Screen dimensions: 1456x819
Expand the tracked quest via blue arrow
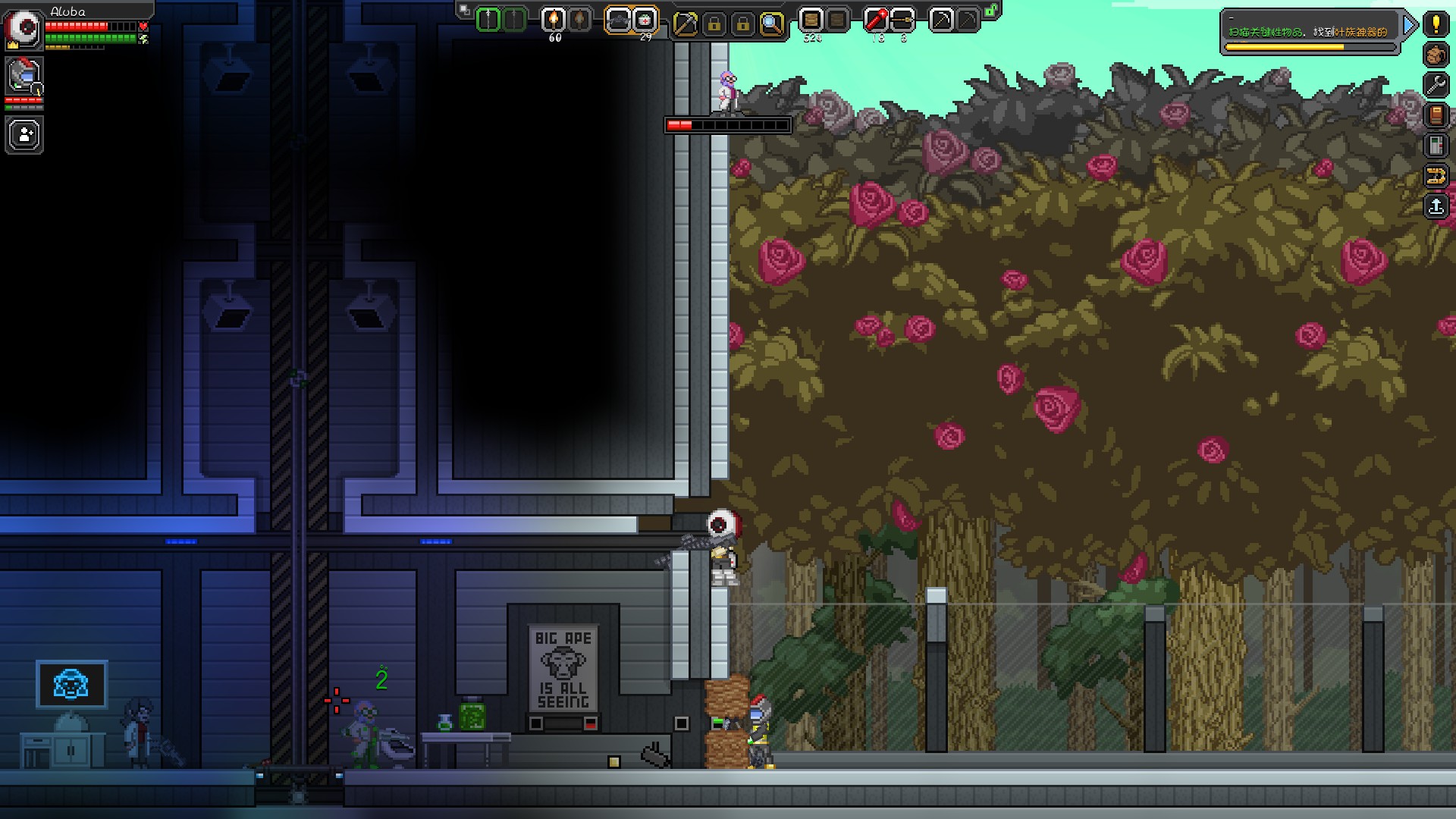pos(1409,25)
